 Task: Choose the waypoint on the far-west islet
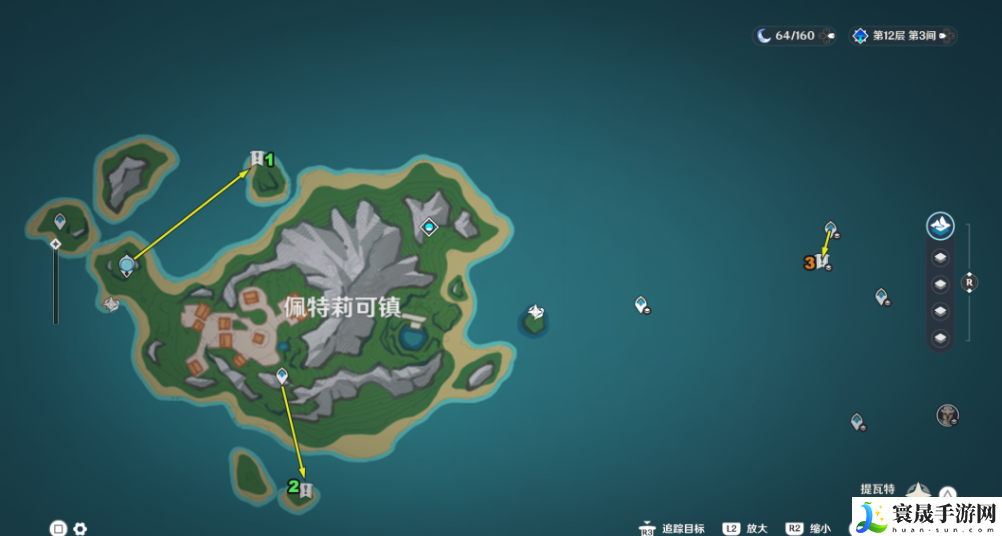pos(60,221)
